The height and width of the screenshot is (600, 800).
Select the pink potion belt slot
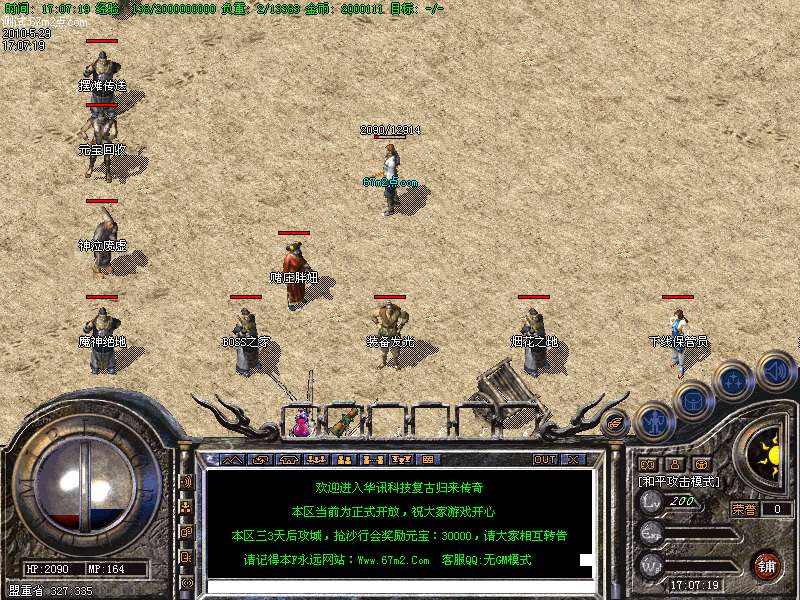pyautogui.click(x=300, y=424)
